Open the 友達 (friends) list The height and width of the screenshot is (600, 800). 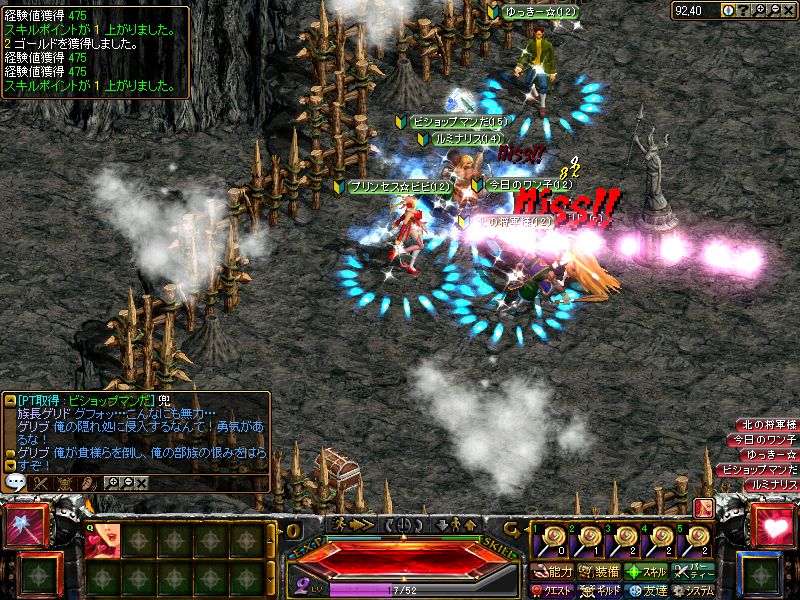(646, 591)
